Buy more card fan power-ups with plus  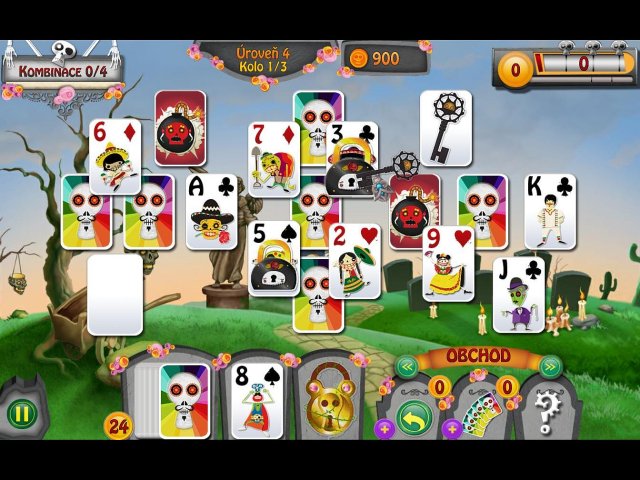452,428
